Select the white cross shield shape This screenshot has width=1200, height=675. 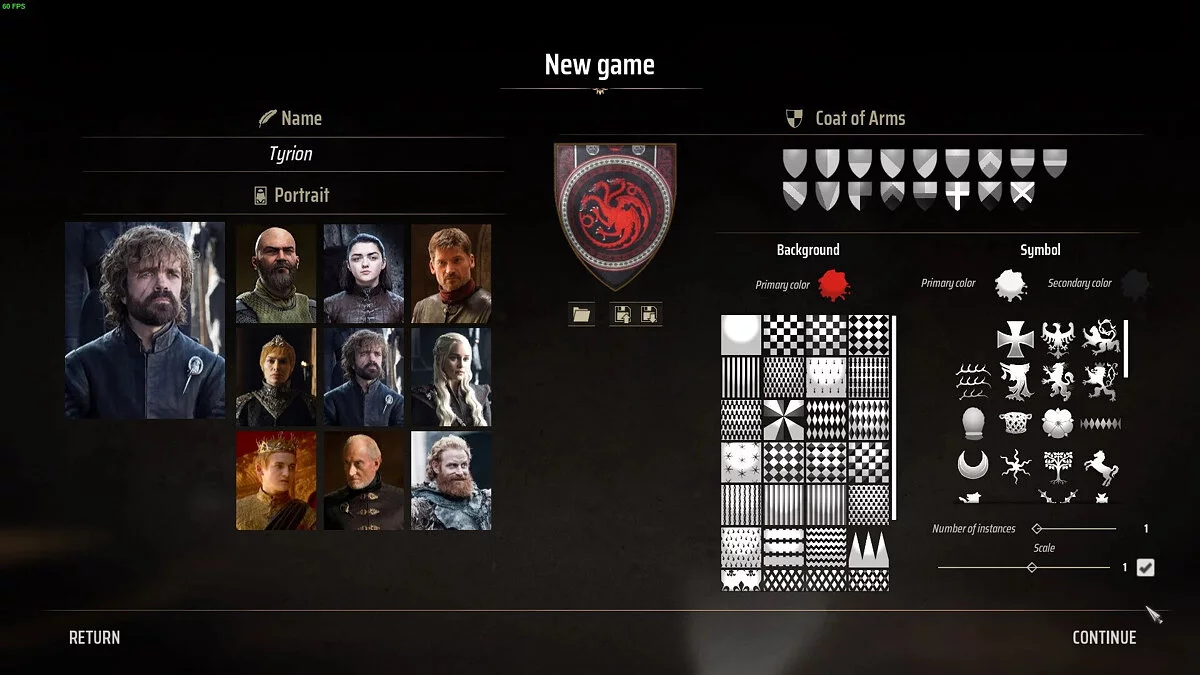tap(957, 195)
